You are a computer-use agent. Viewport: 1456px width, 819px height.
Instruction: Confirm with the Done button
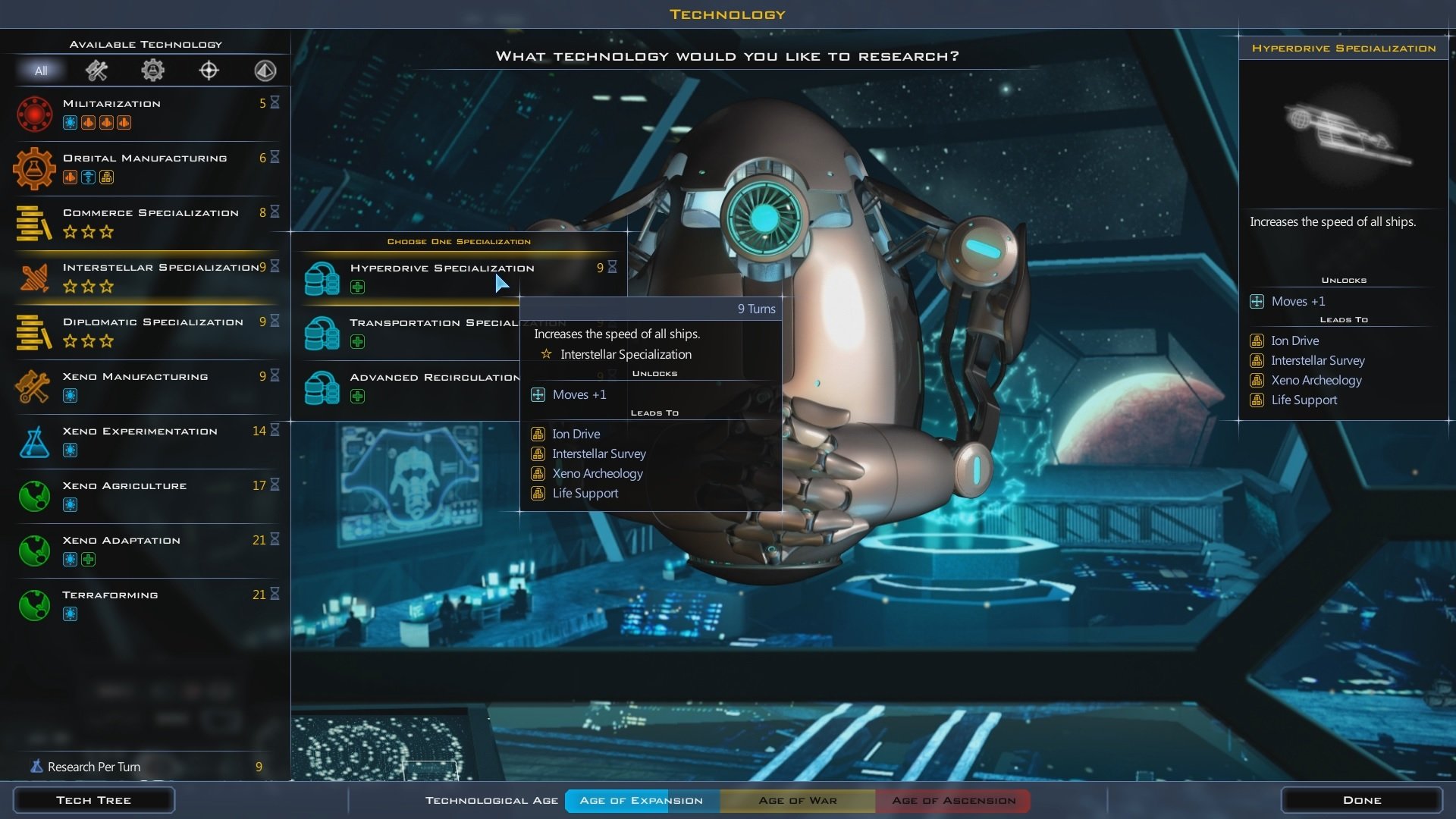pyautogui.click(x=1361, y=800)
